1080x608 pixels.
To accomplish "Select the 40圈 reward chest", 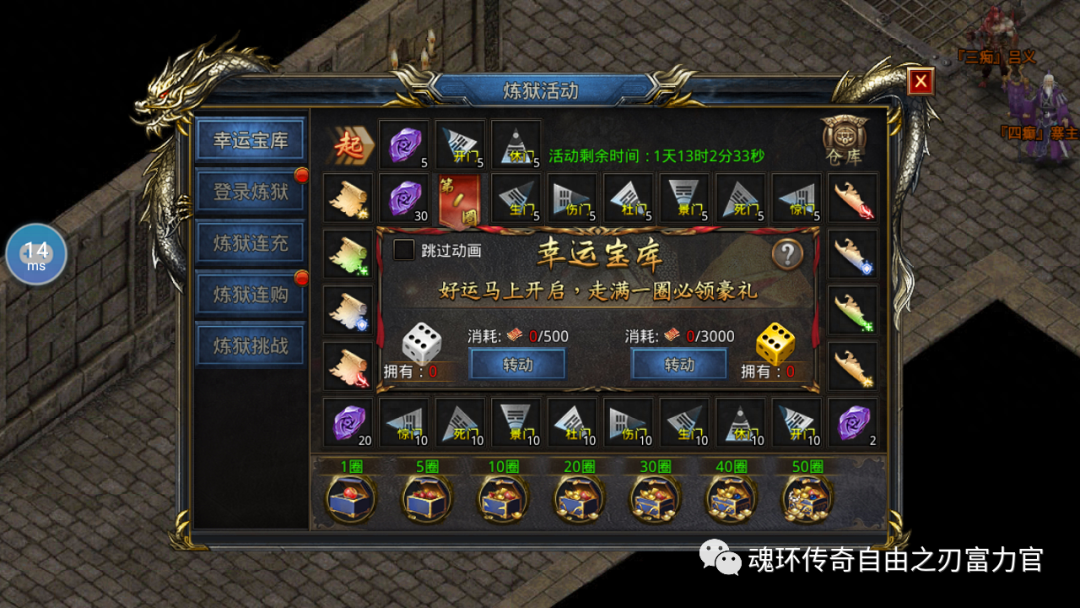I will pos(731,497).
